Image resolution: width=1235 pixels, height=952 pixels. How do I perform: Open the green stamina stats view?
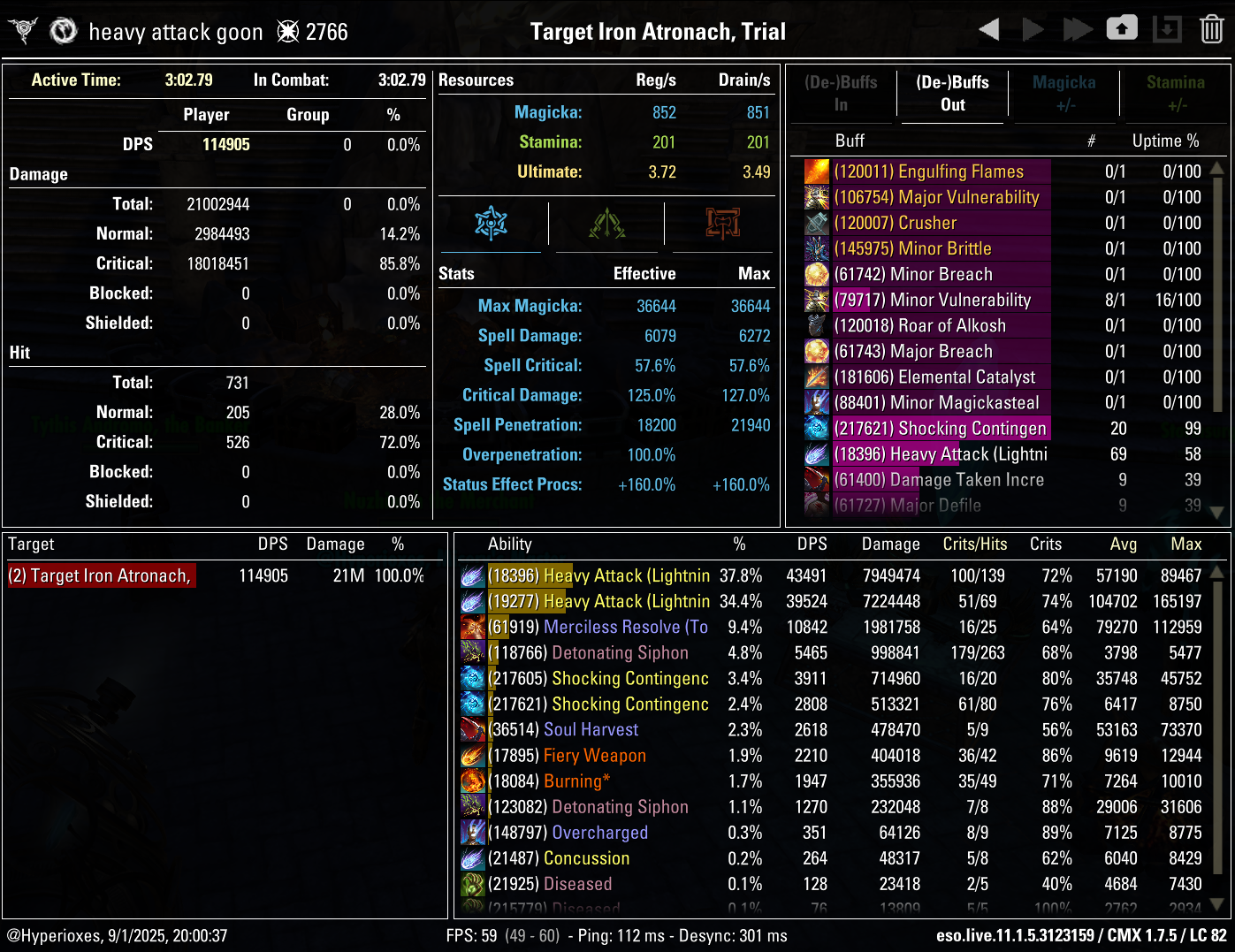606,224
